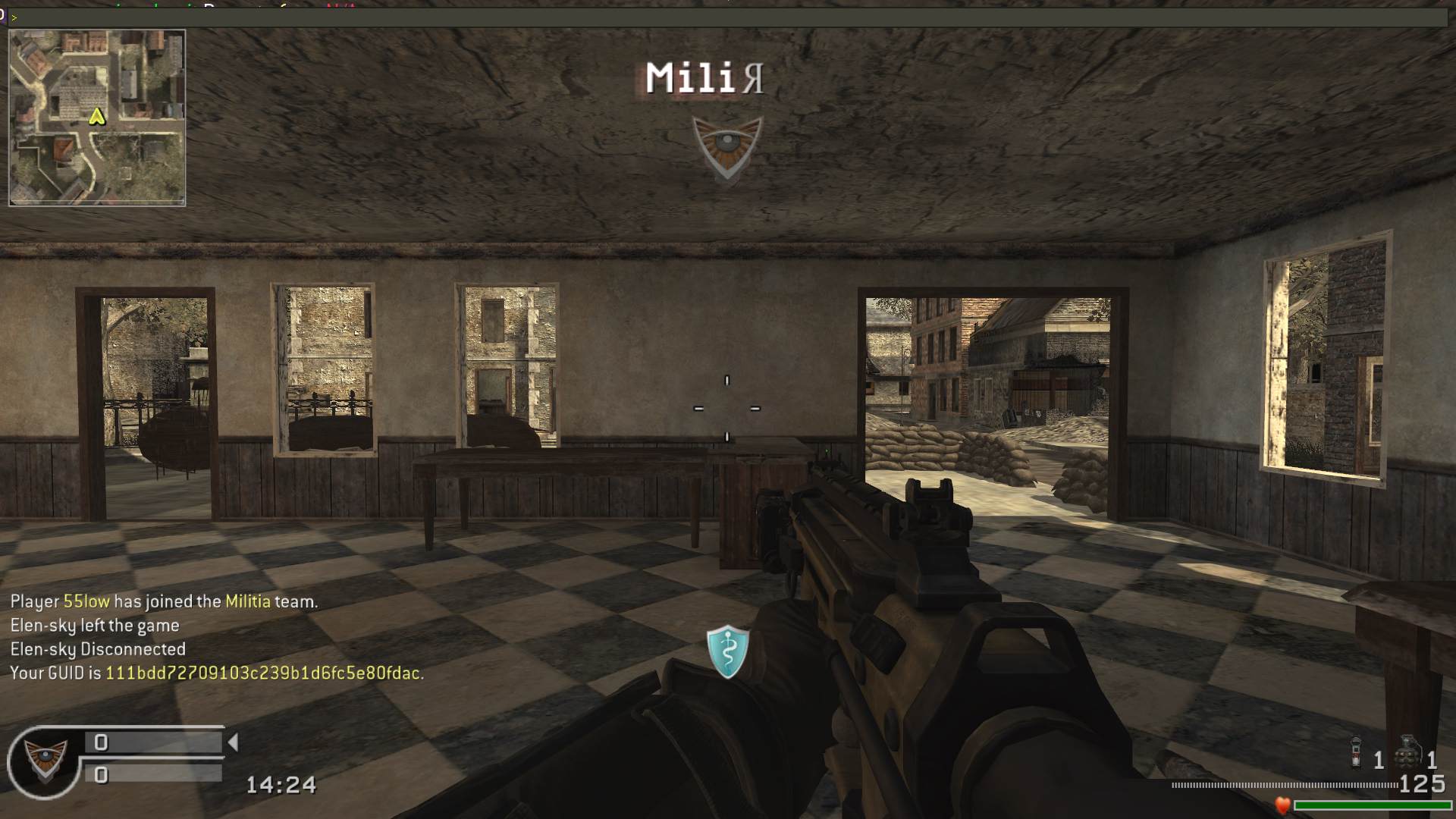Click the minimap in the corner
The image size is (1456, 819).
[x=97, y=118]
